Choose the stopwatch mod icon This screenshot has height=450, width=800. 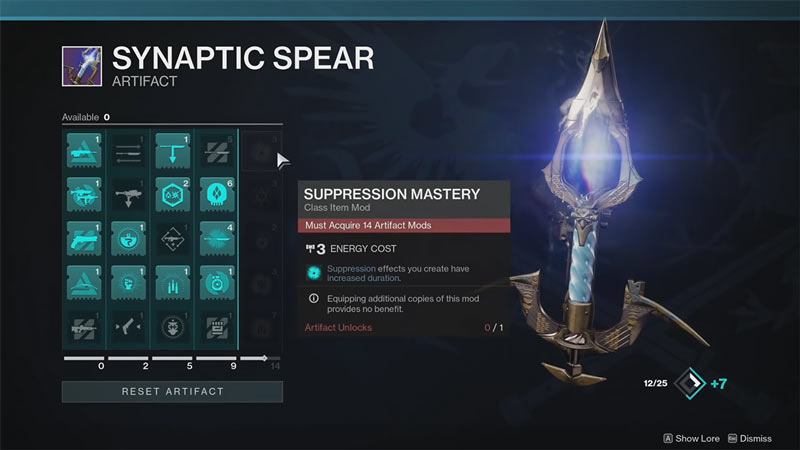pyautogui.click(x=216, y=281)
